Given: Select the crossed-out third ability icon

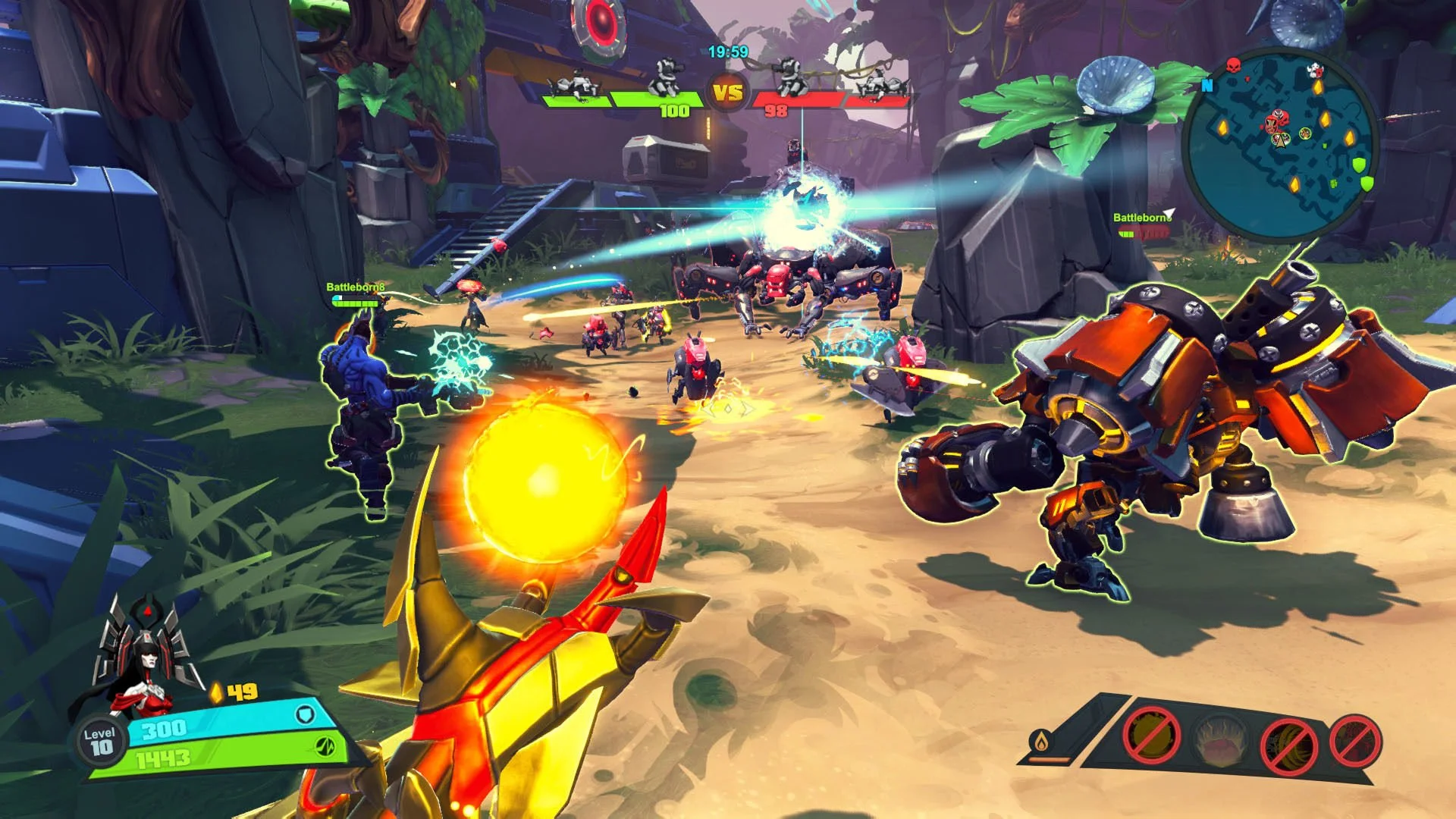Looking at the screenshot, I should point(1287,743).
